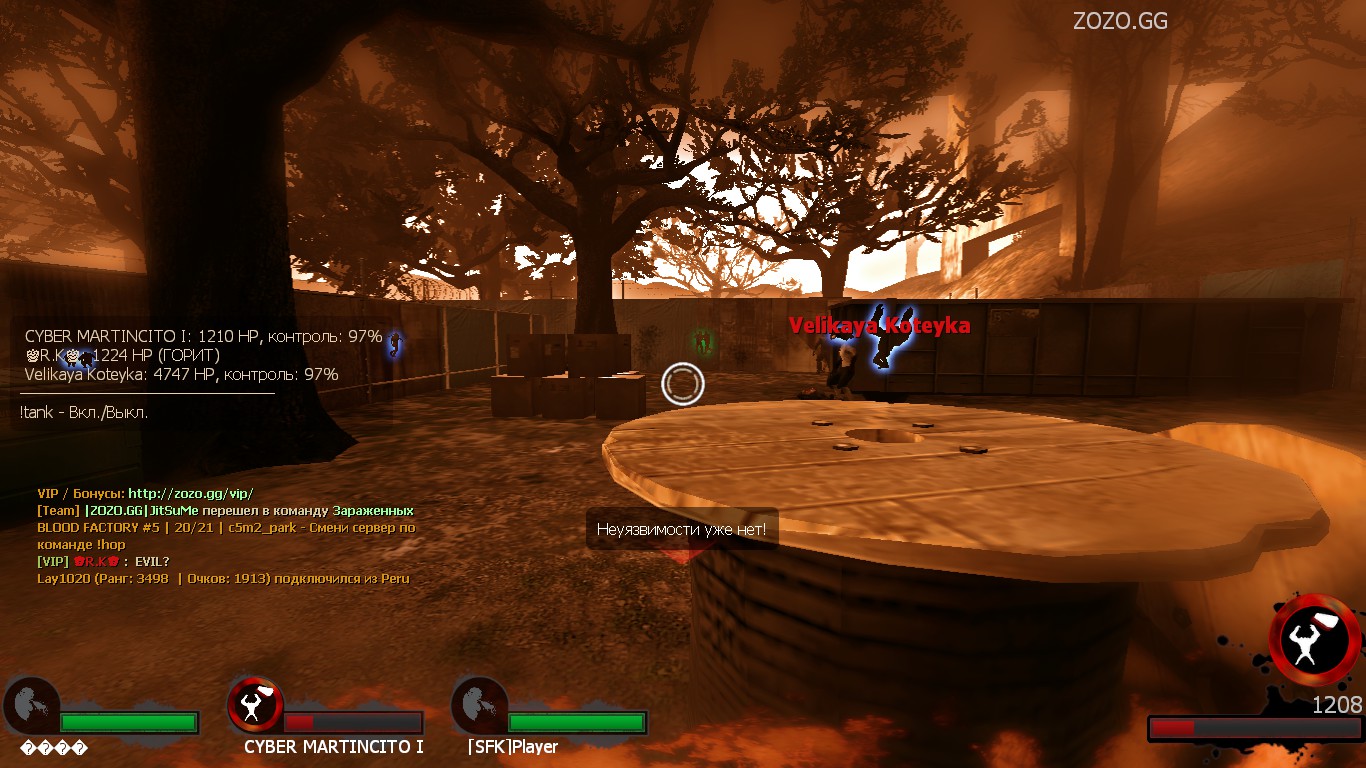1366x768 pixels.
Task: Open the zozo.gg/vip link in chat
Action: (190, 494)
